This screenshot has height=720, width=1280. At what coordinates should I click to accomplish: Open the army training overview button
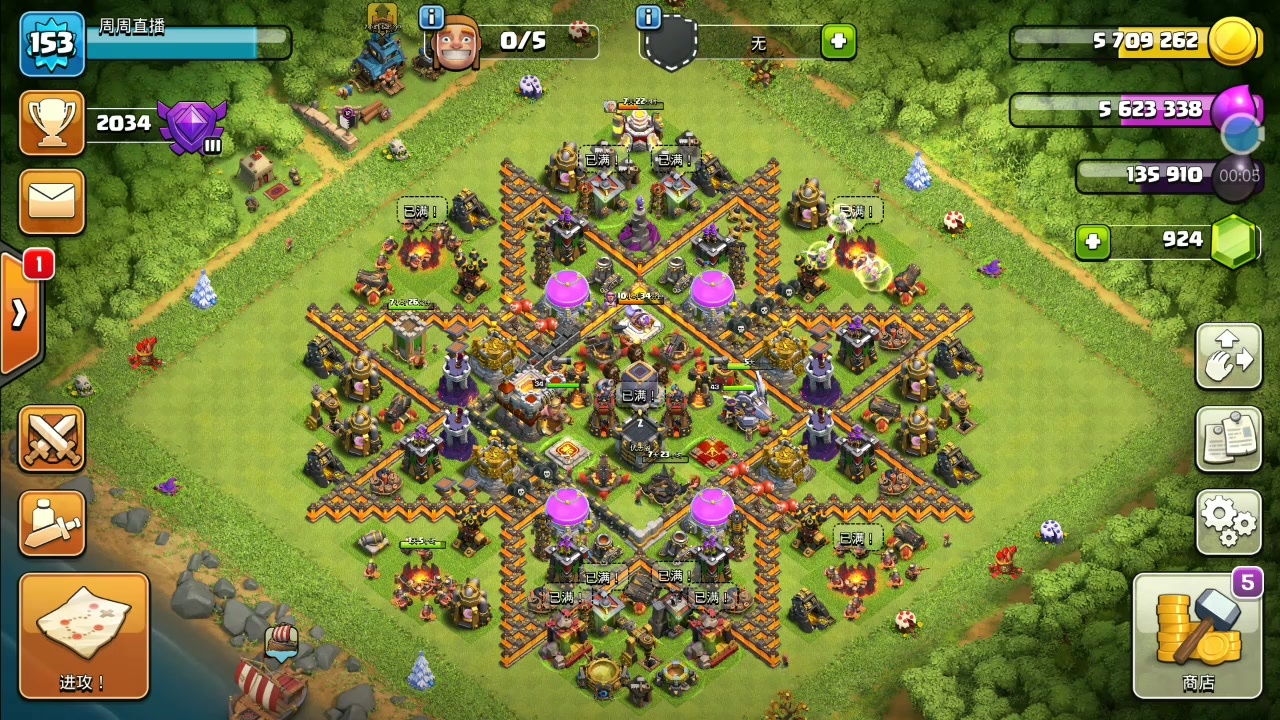pyautogui.click(x=52, y=523)
